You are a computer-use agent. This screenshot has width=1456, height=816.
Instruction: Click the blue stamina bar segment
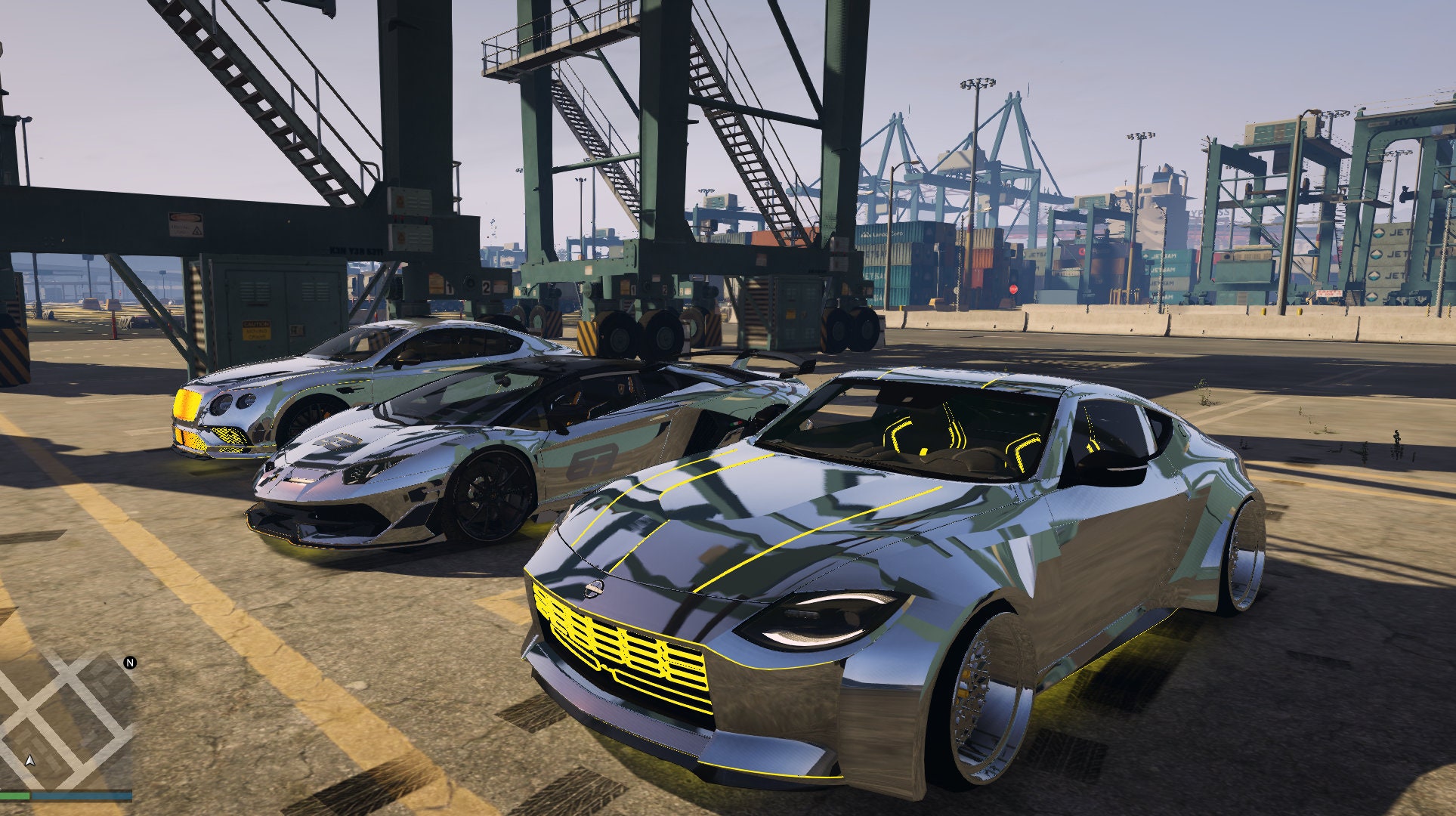(82, 796)
